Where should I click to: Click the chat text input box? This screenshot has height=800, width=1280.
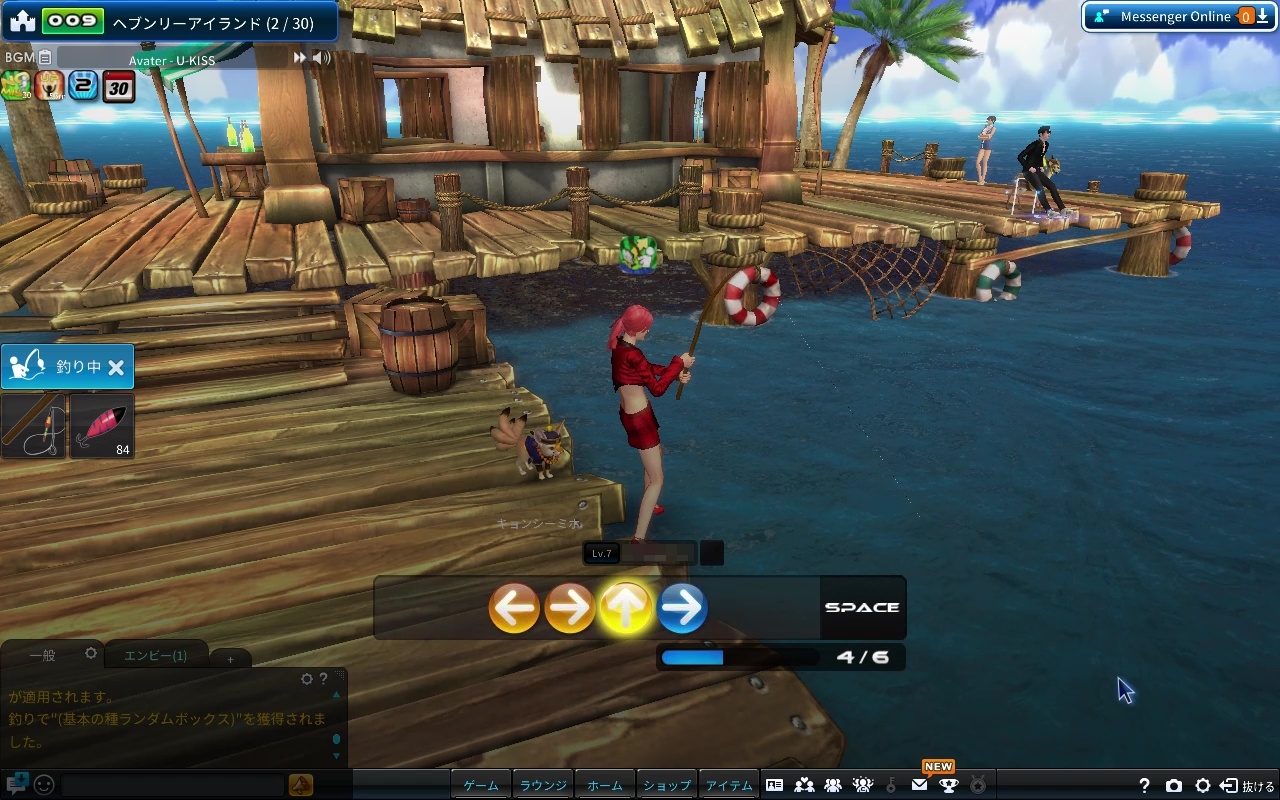[172, 785]
